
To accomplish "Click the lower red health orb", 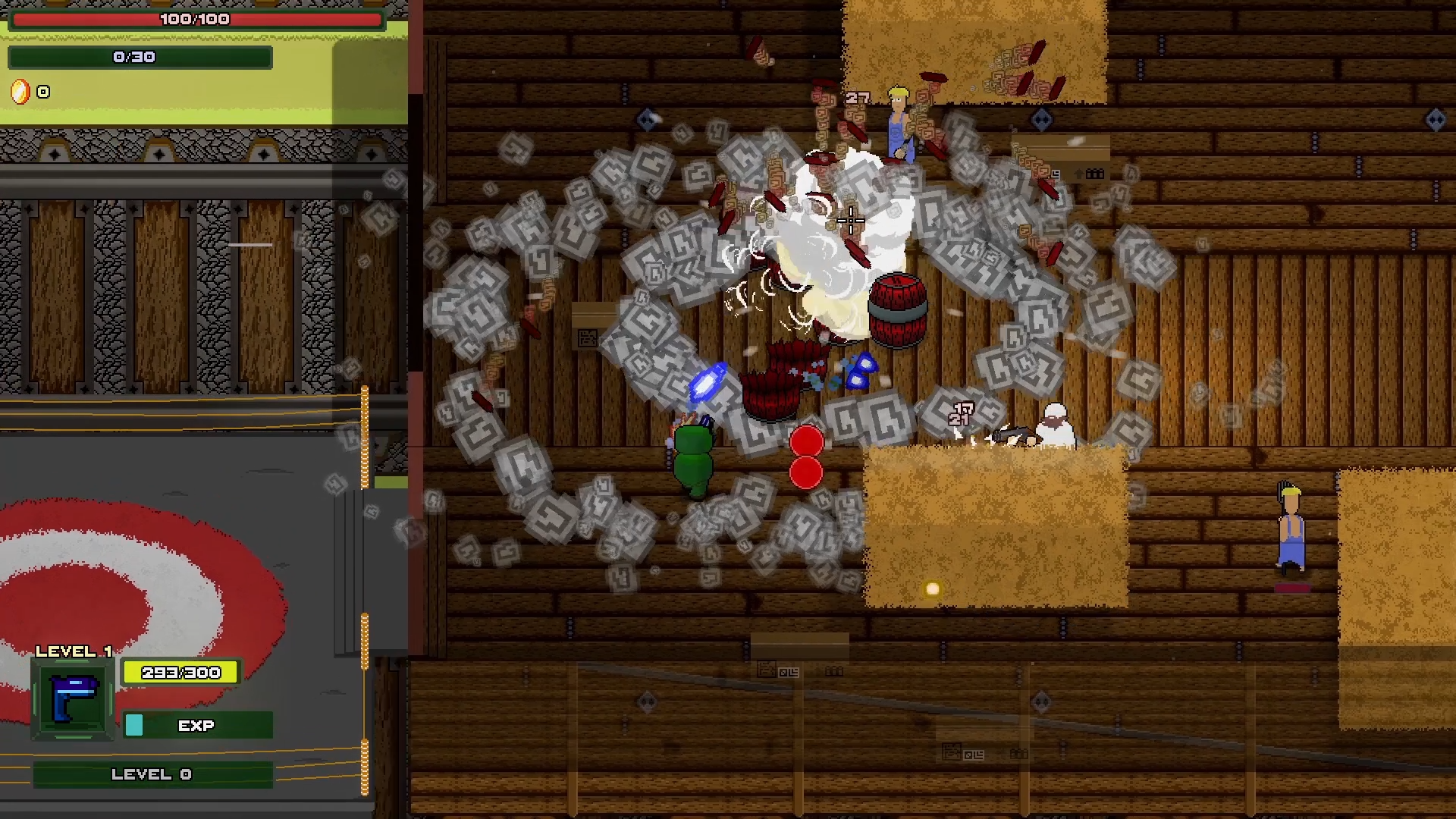I will [x=806, y=473].
